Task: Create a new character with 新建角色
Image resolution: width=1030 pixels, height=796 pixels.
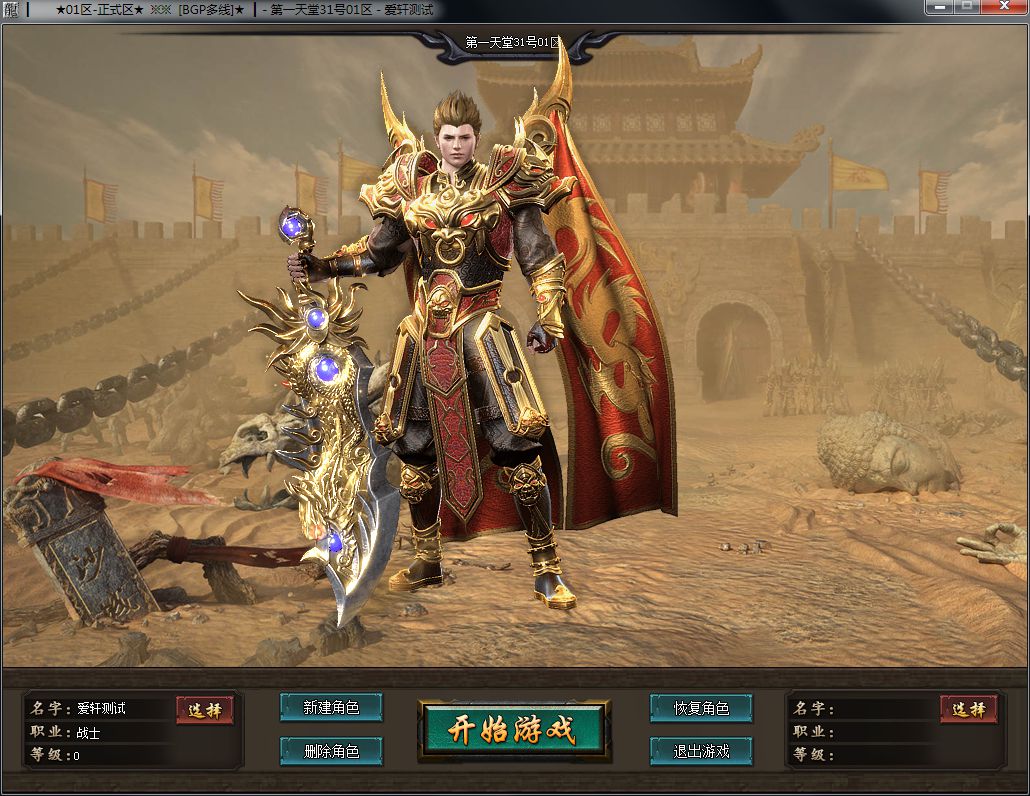Action: point(331,707)
